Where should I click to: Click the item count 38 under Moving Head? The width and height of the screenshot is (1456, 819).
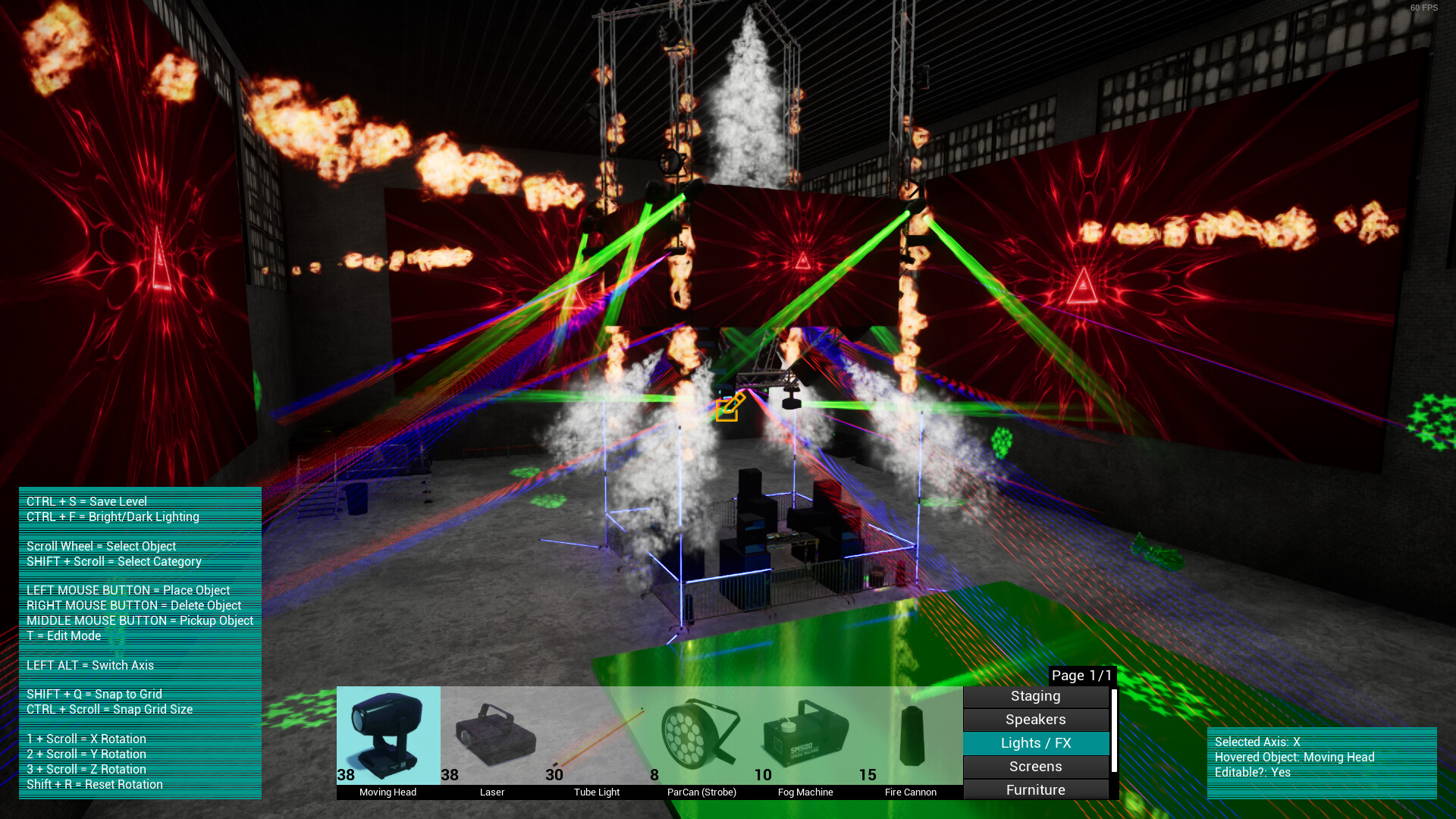coord(346,775)
